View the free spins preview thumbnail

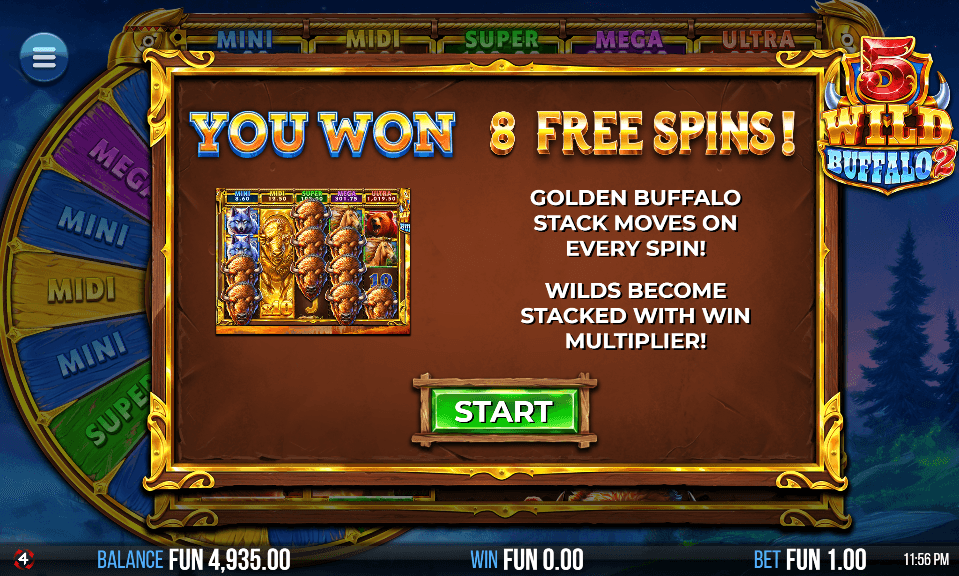click(x=313, y=260)
